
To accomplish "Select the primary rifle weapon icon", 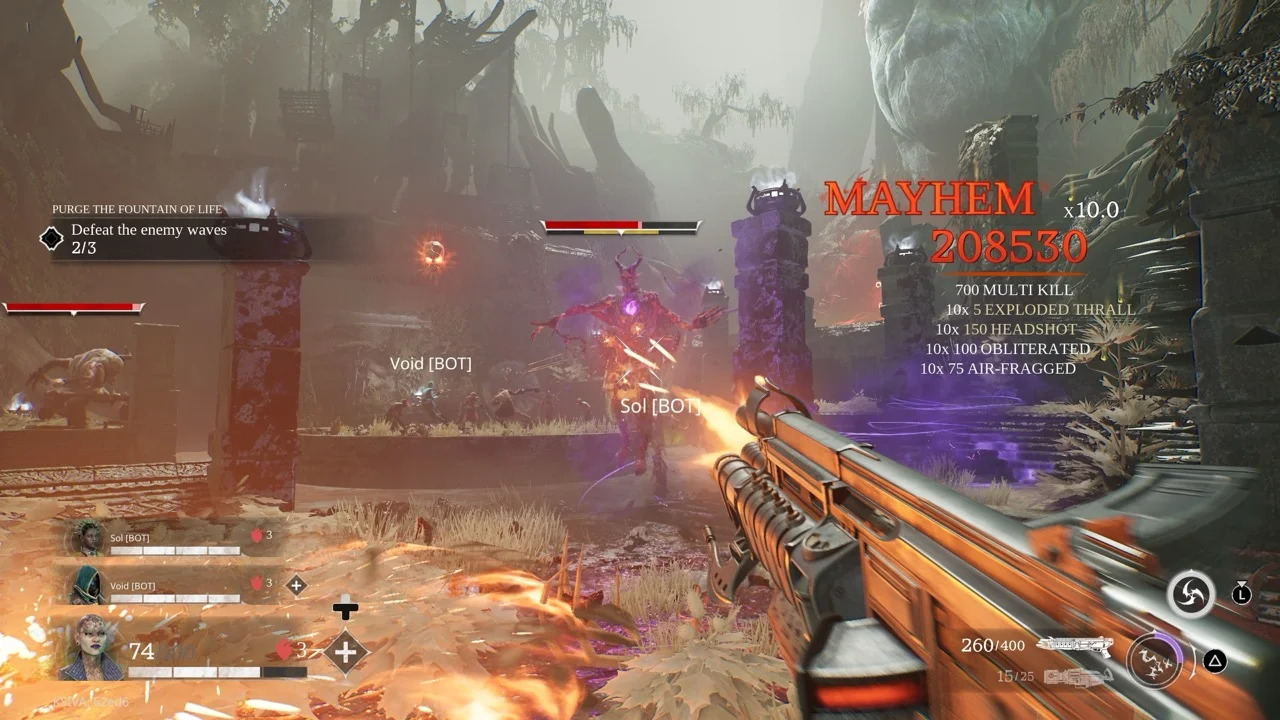I will click(1076, 646).
